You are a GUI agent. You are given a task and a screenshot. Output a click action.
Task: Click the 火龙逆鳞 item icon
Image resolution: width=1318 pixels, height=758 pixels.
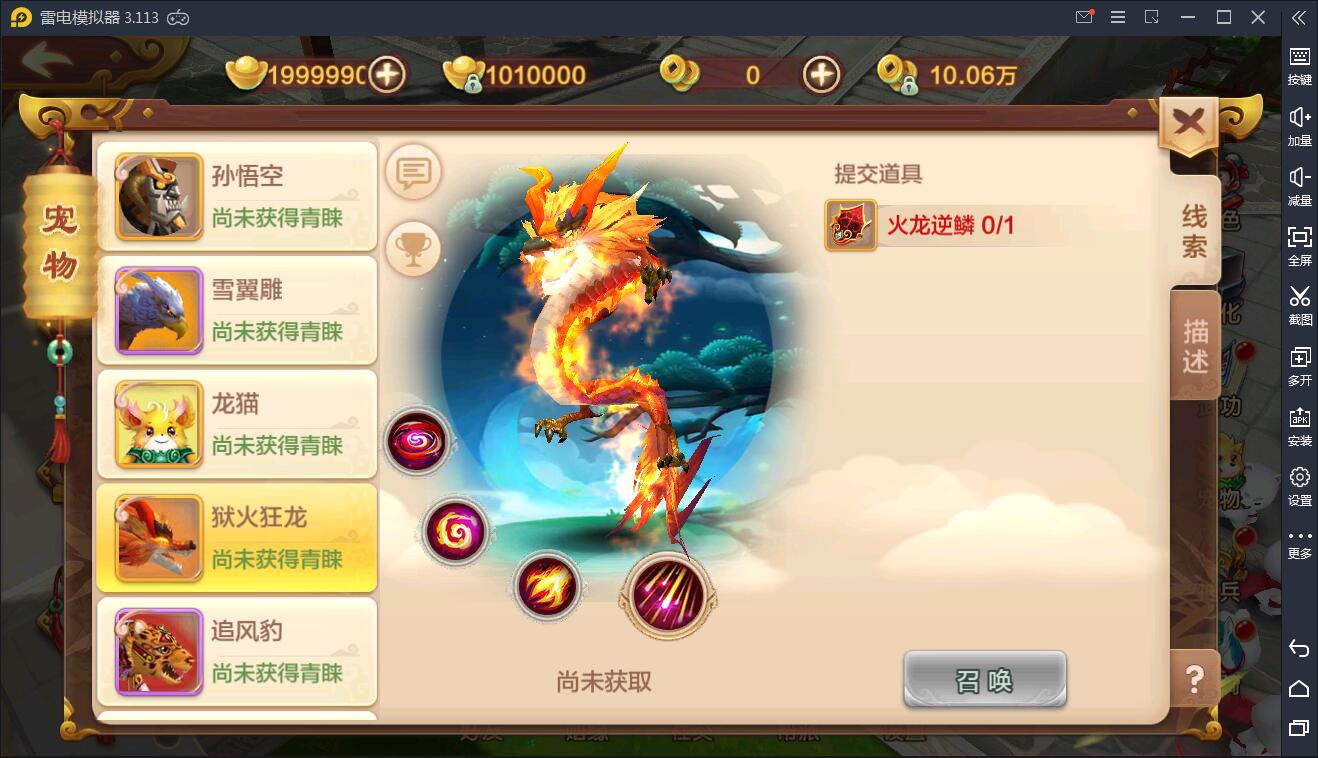click(x=849, y=225)
